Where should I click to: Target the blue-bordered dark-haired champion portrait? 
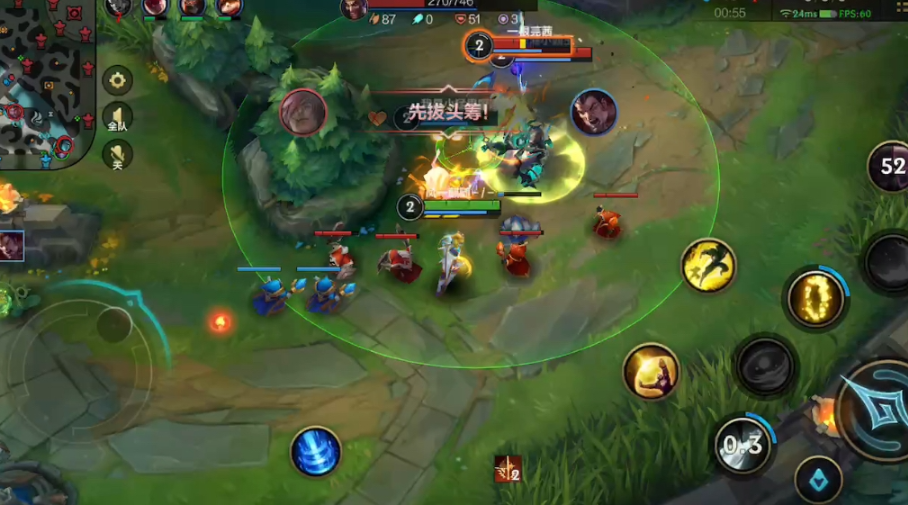point(594,113)
